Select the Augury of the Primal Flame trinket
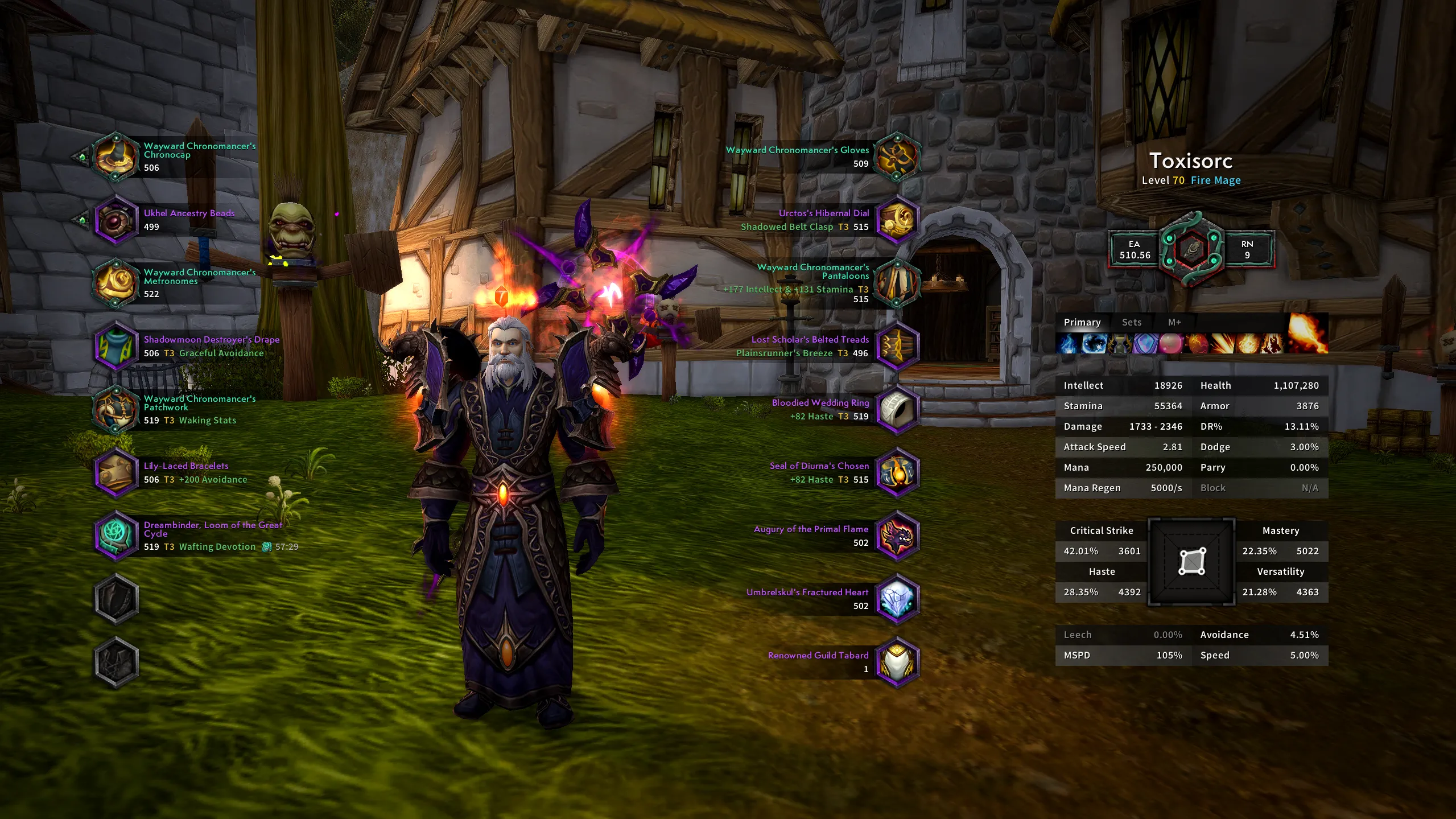The height and width of the screenshot is (819, 1456). [x=897, y=536]
